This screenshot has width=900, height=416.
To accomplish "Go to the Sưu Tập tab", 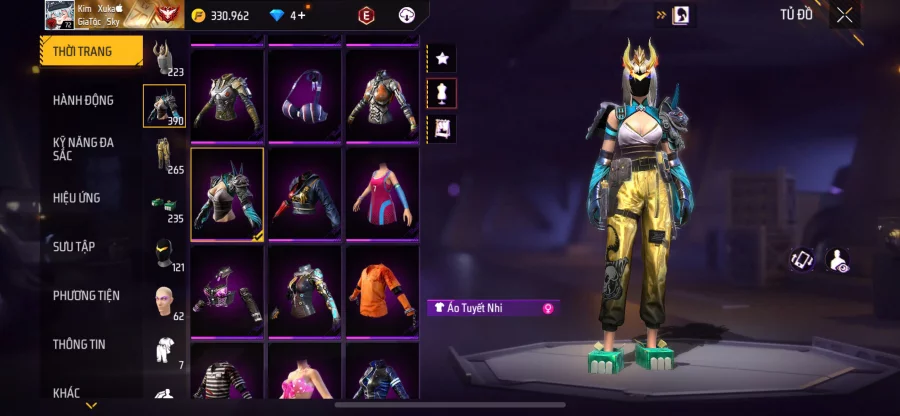I will (75, 246).
